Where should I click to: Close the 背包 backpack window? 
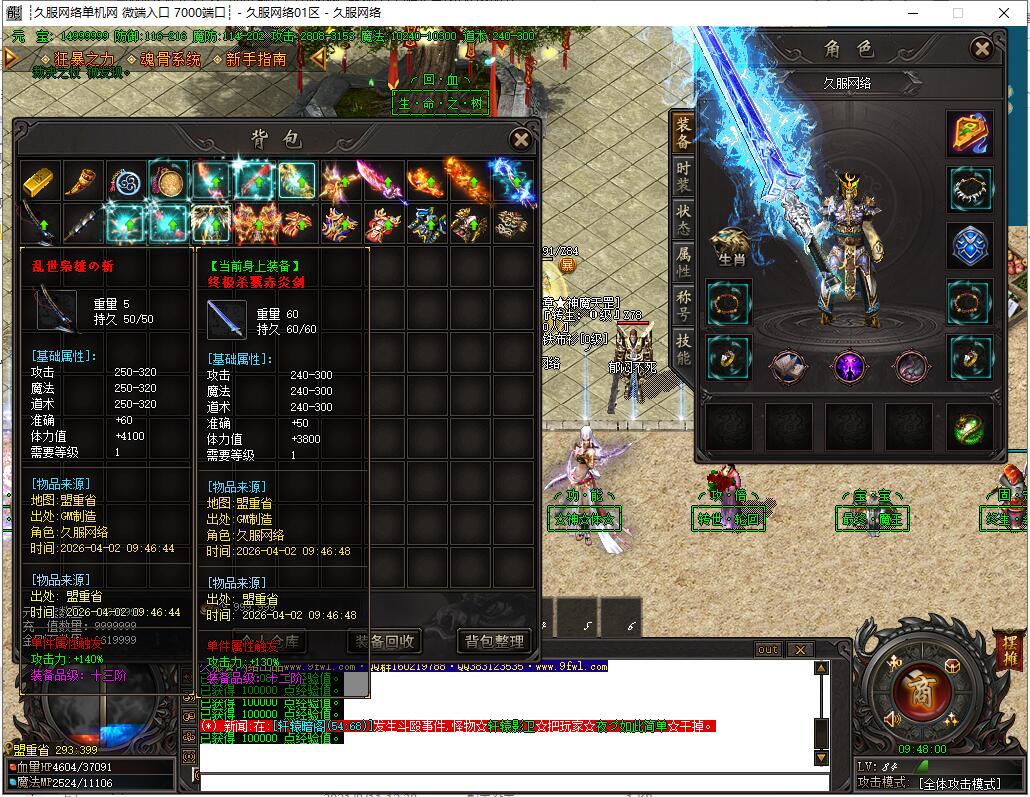click(x=520, y=140)
